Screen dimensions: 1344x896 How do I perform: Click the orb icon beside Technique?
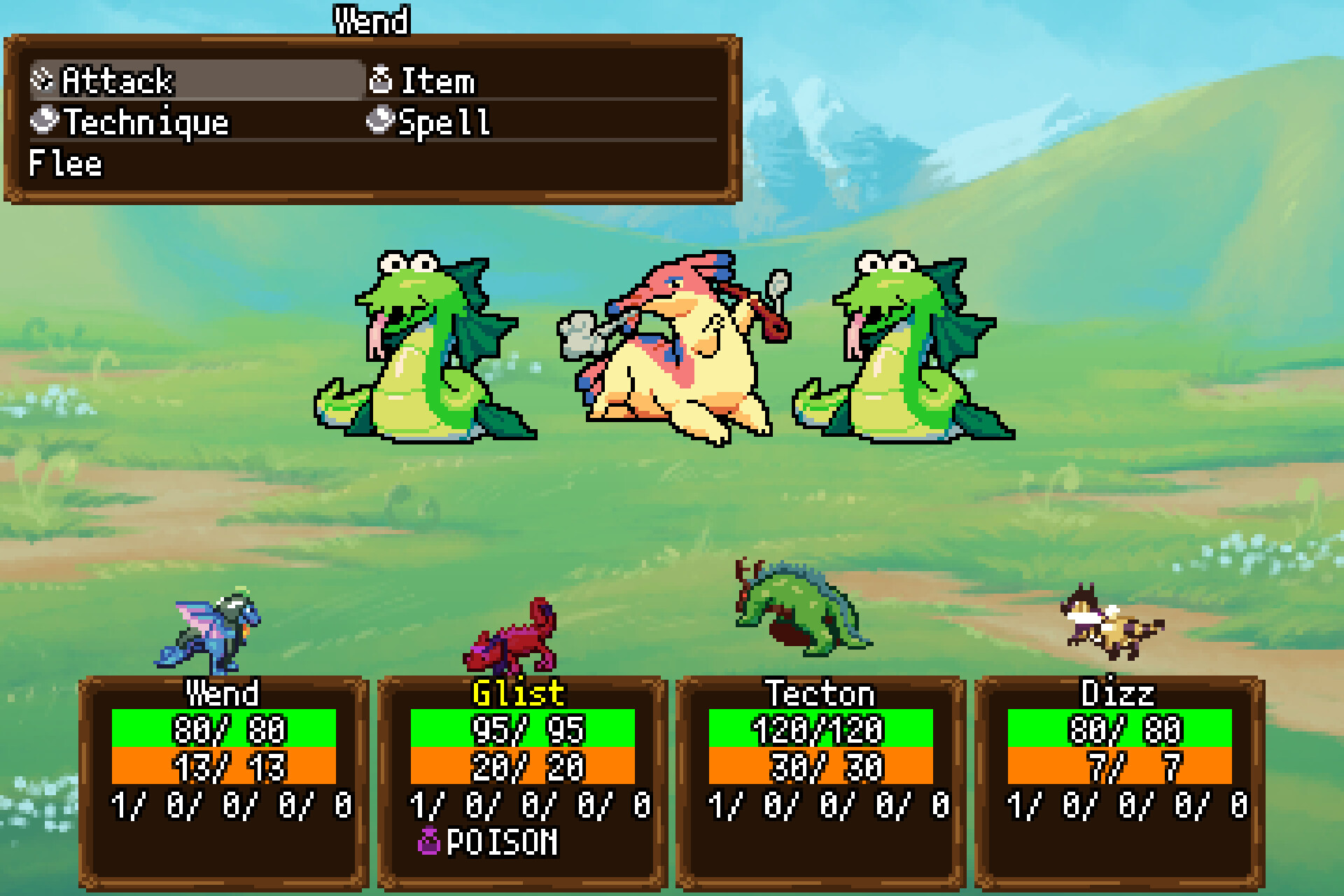pos(43,122)
